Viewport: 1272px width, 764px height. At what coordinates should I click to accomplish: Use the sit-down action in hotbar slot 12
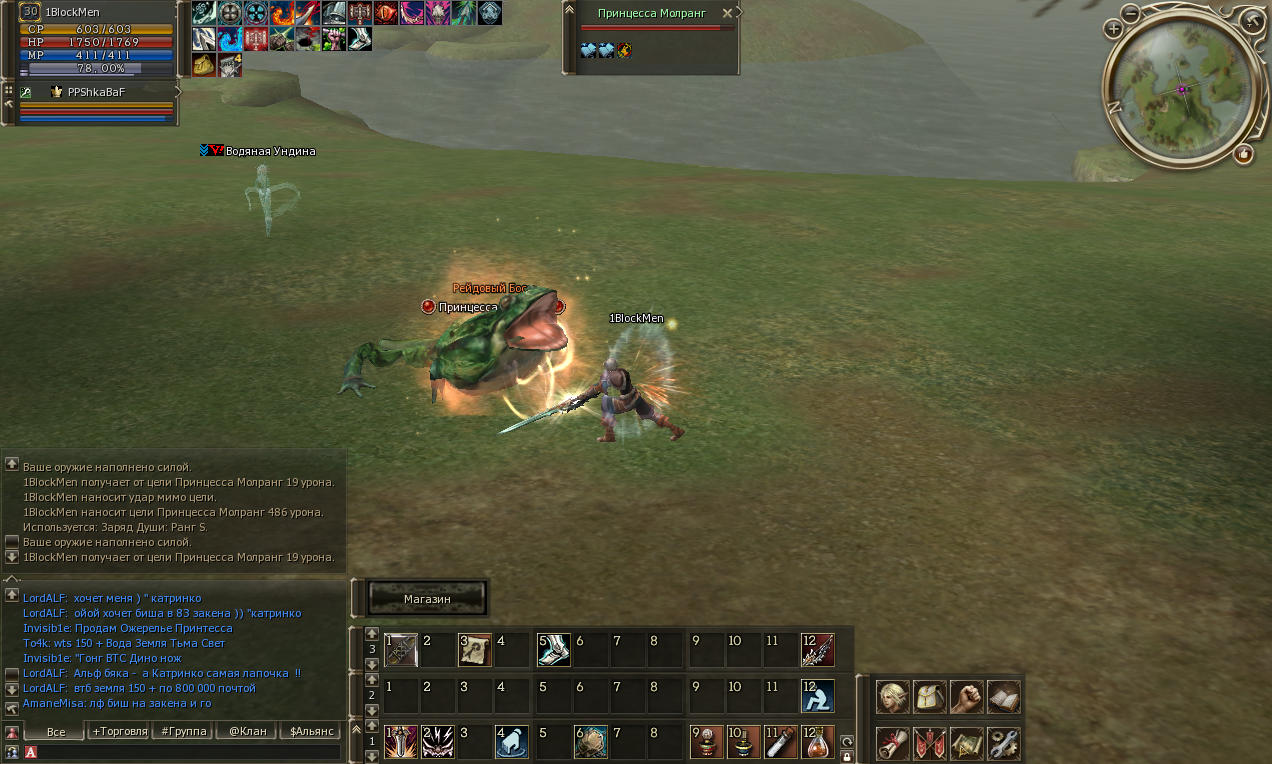tap(817, 696)
